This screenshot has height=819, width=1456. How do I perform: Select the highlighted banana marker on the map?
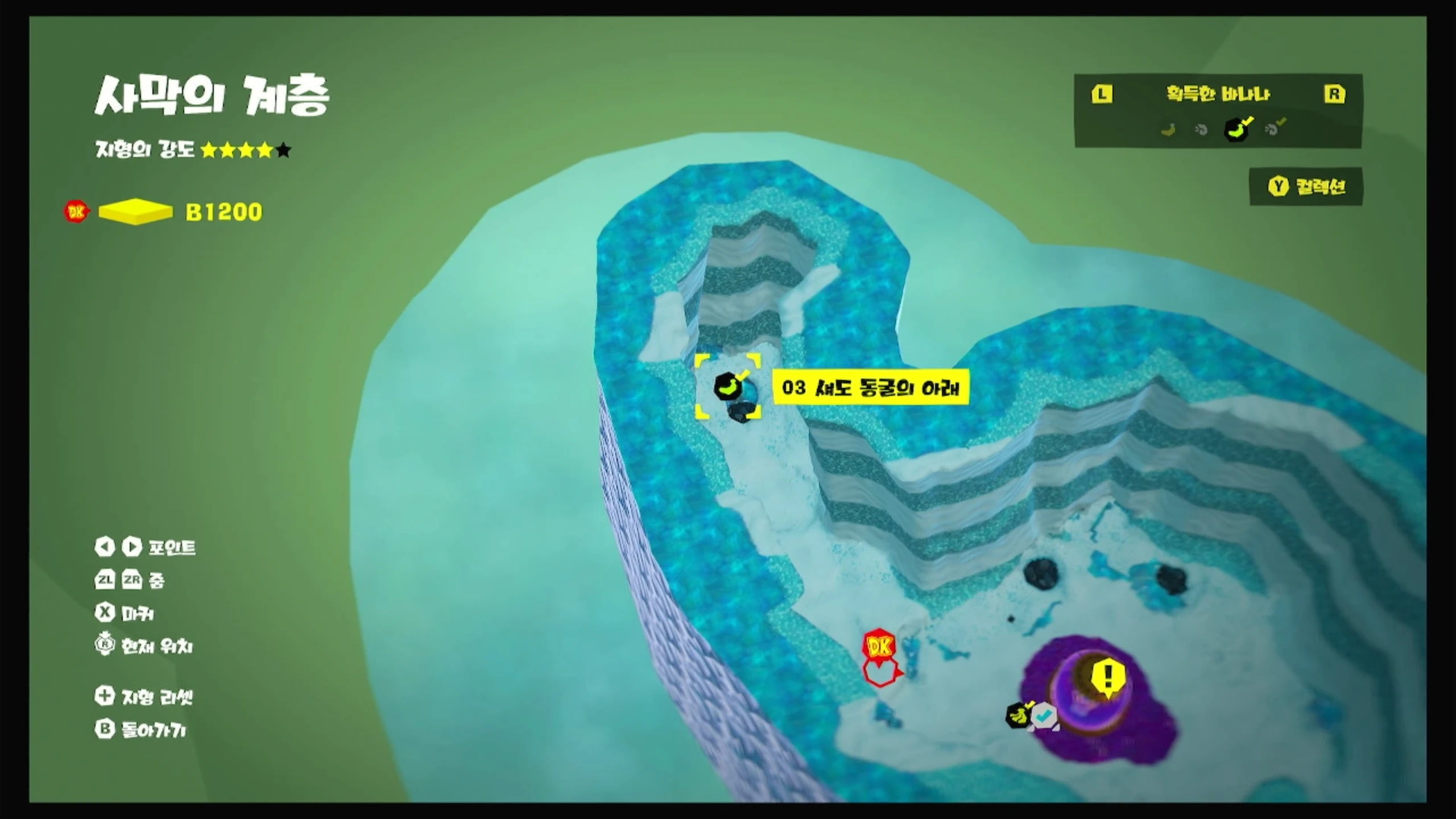(x=727, y=386)
